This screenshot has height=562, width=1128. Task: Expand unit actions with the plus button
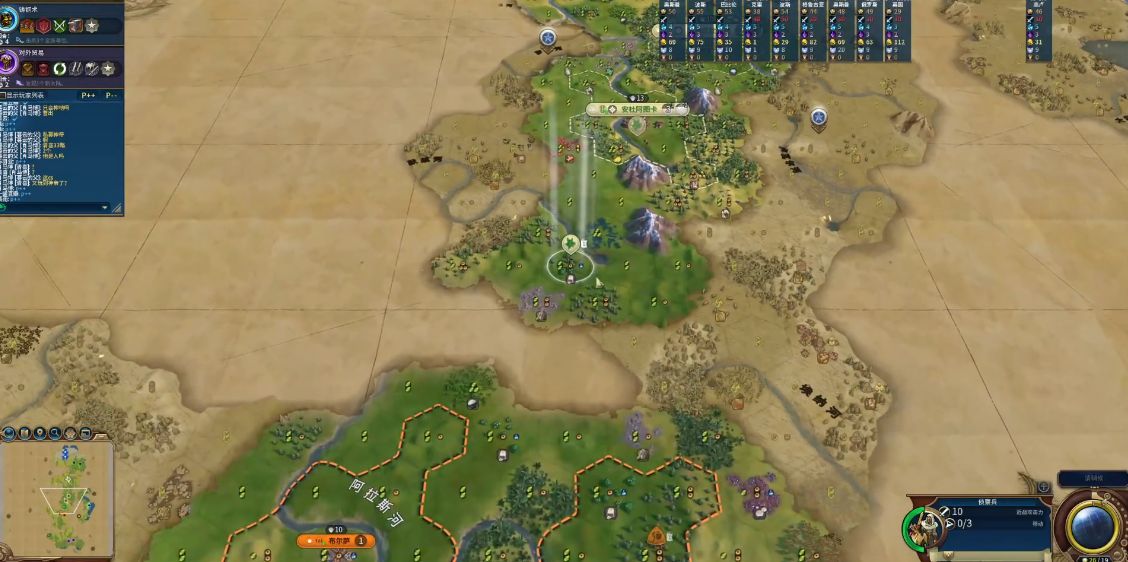(x=1044, y=487)
